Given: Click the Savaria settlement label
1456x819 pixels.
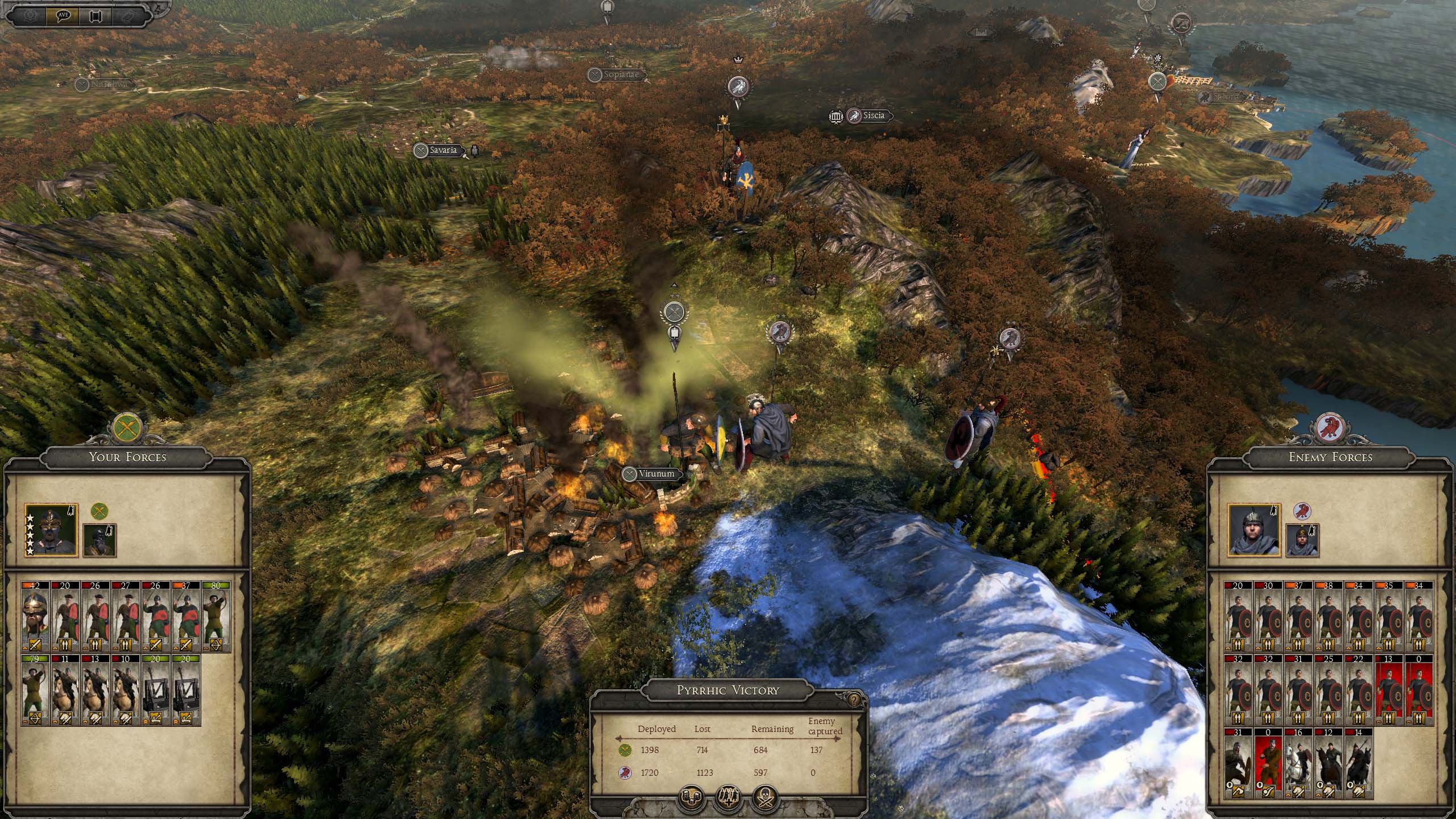Looking at the screenshot, I should point(442,151).
